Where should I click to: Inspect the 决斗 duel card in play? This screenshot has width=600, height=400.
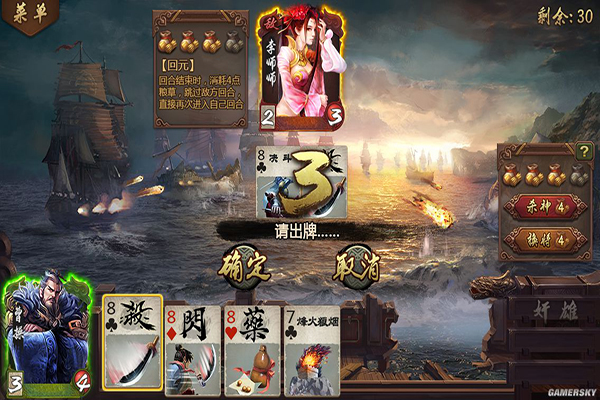[301, 183]
